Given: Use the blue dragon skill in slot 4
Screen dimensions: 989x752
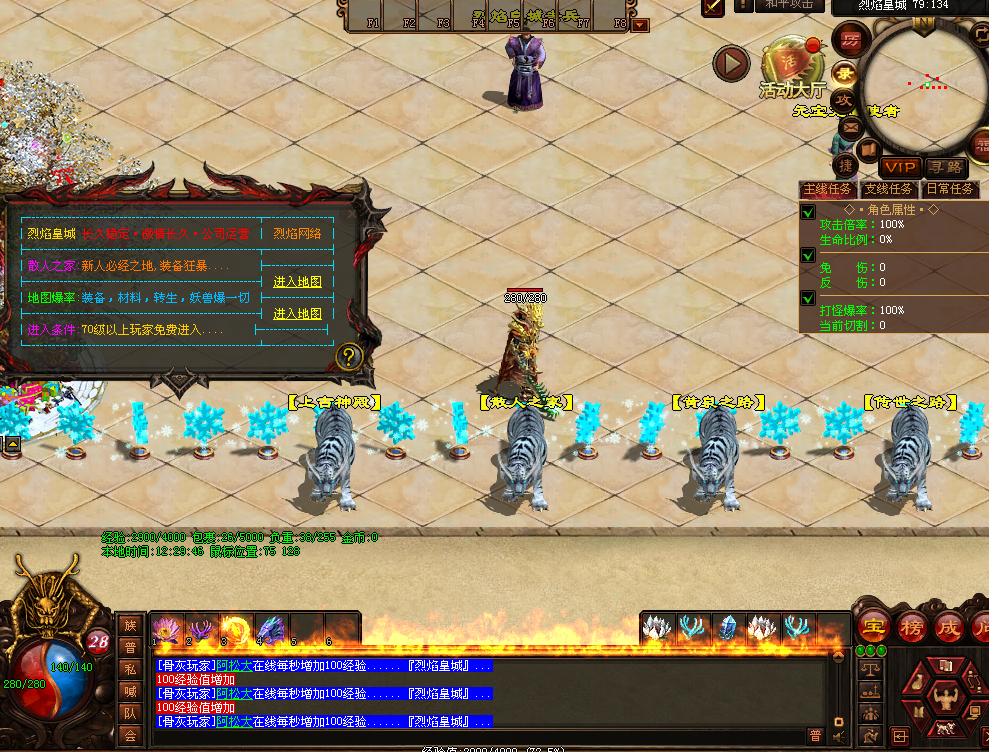Looking at the screenshot, I should [x=272, y=628].
